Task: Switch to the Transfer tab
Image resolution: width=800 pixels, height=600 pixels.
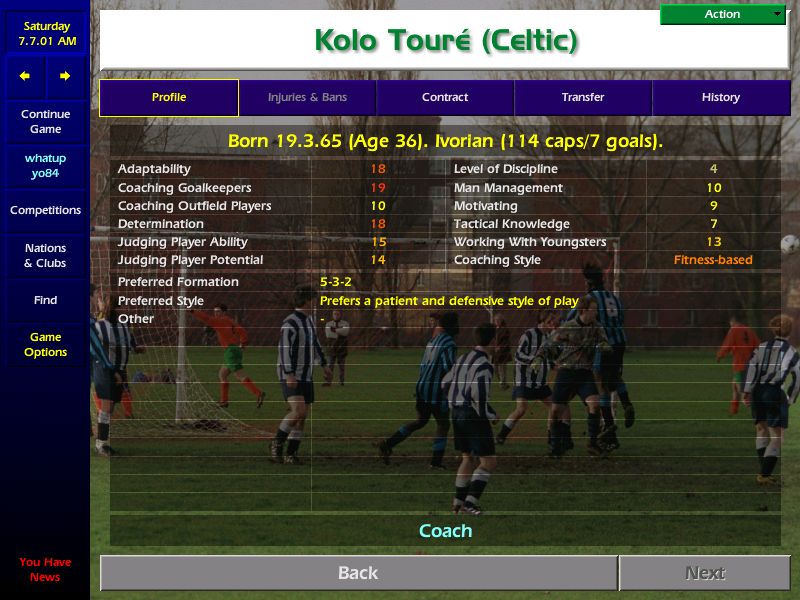Action: coord(583,98)
